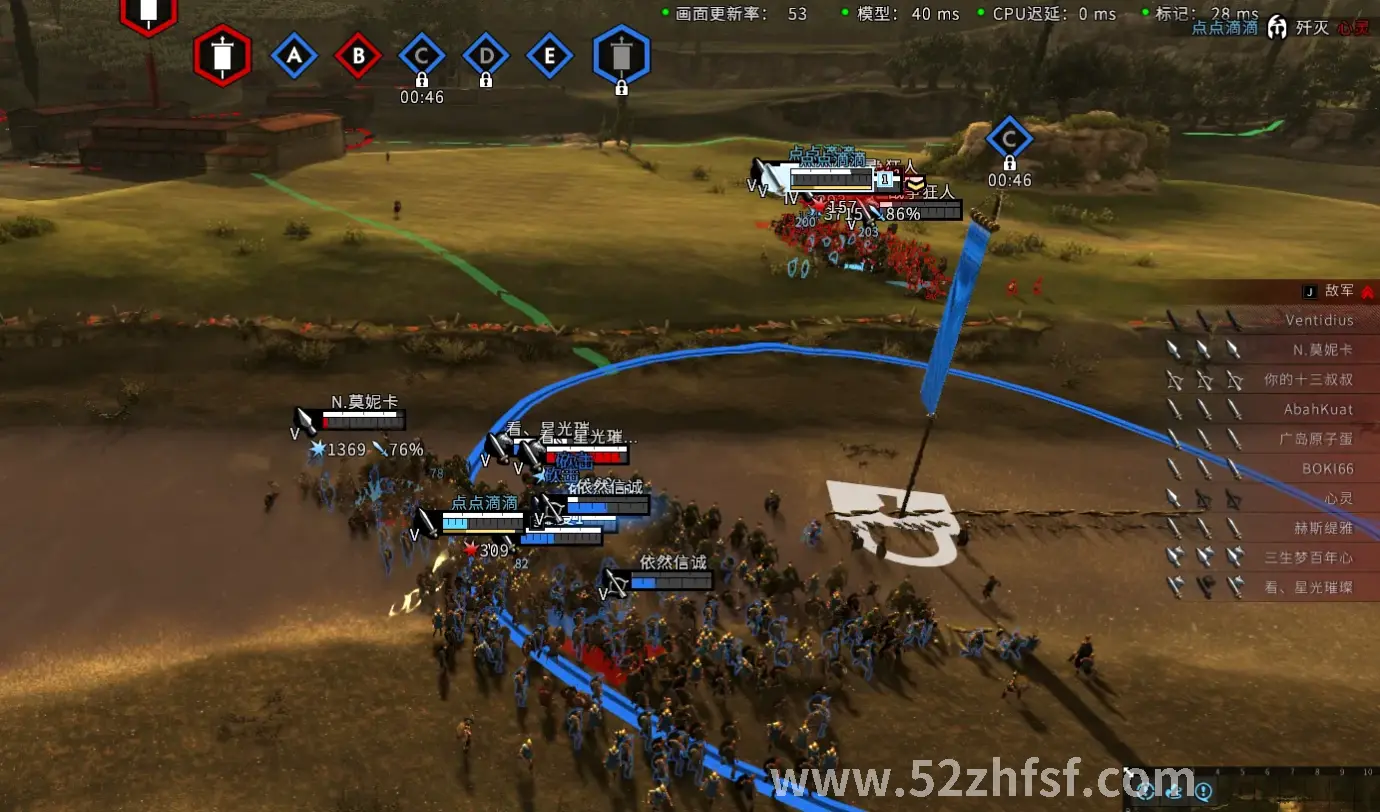Select 你的十三叔叔 in the enemy list
The image size is (1380, 812).
coord(1308,380)
